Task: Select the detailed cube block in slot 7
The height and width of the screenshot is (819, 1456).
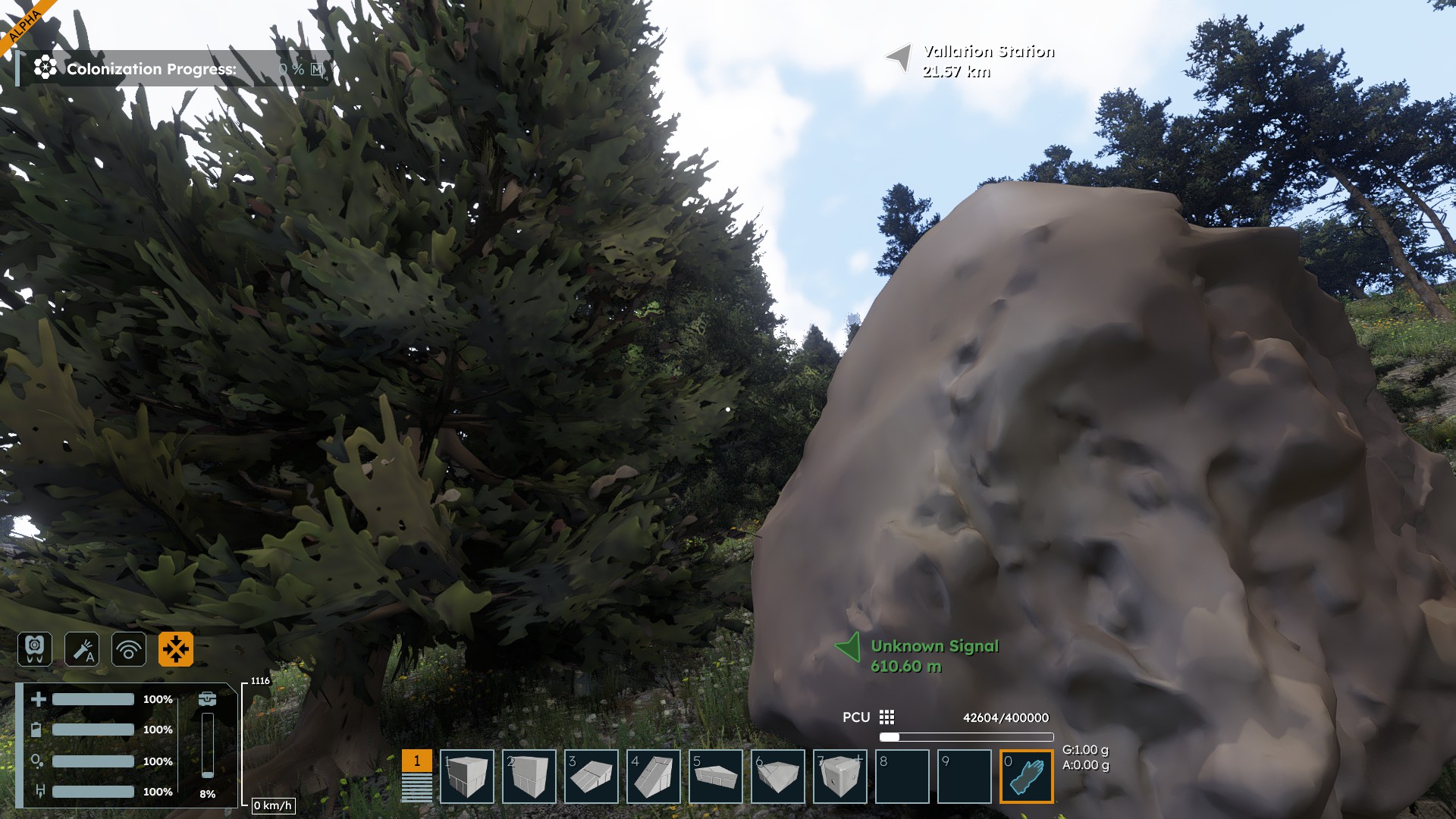Action: [x=839, y=777]
